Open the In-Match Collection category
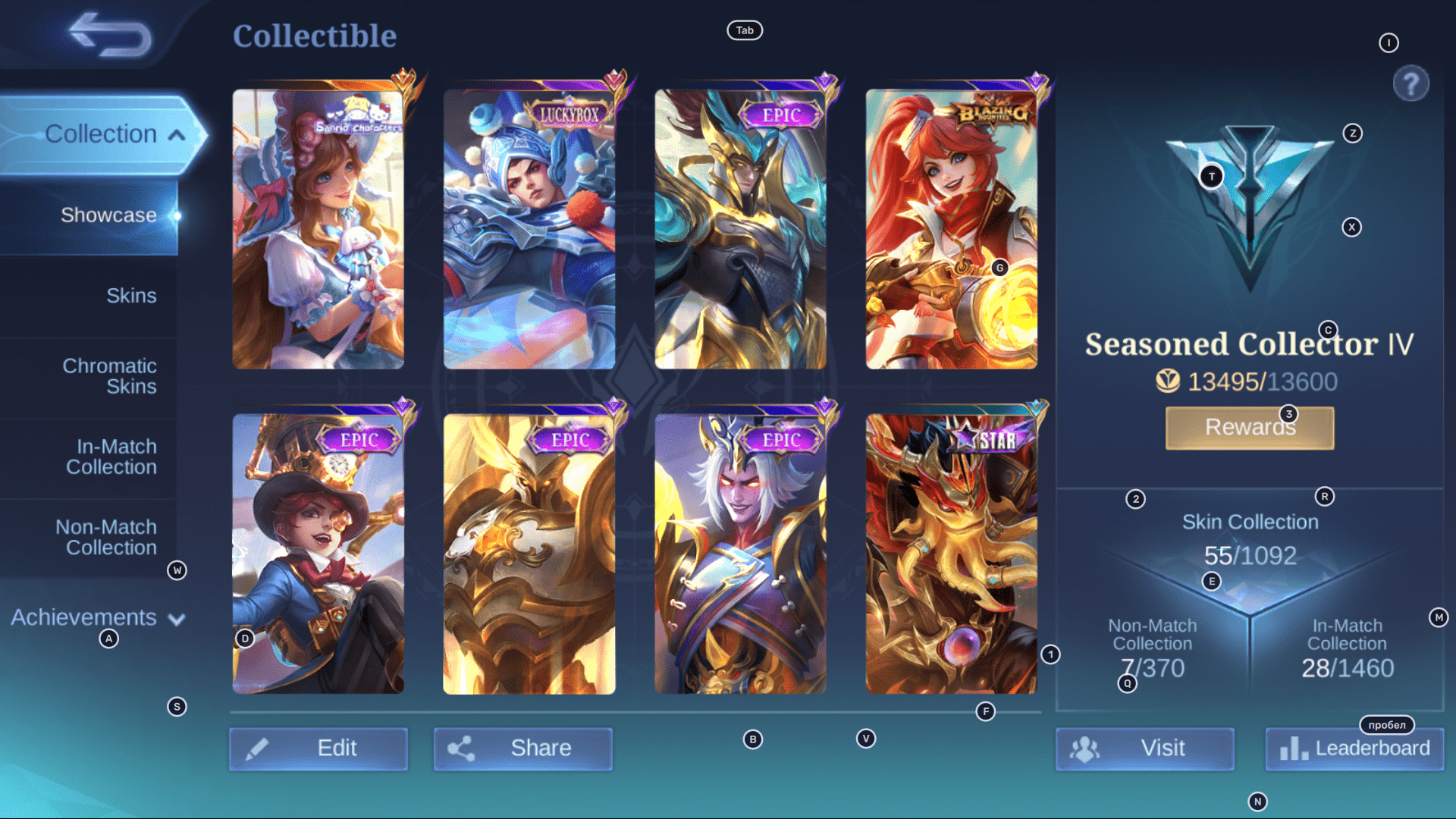This screenshot has width=1456, height=819. coord(111,457)
